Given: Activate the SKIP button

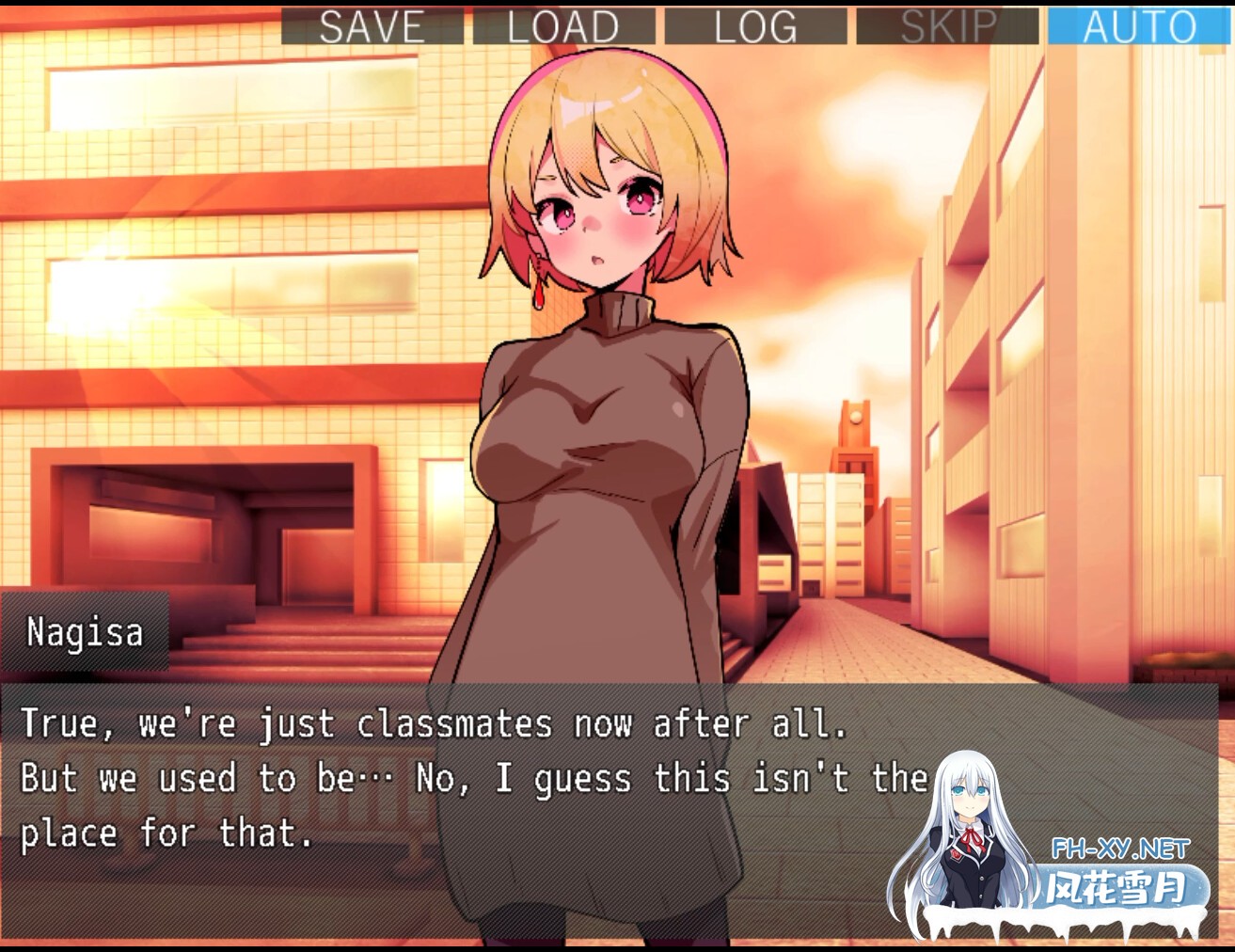Looking at the screenshot, I should (947, 25).
